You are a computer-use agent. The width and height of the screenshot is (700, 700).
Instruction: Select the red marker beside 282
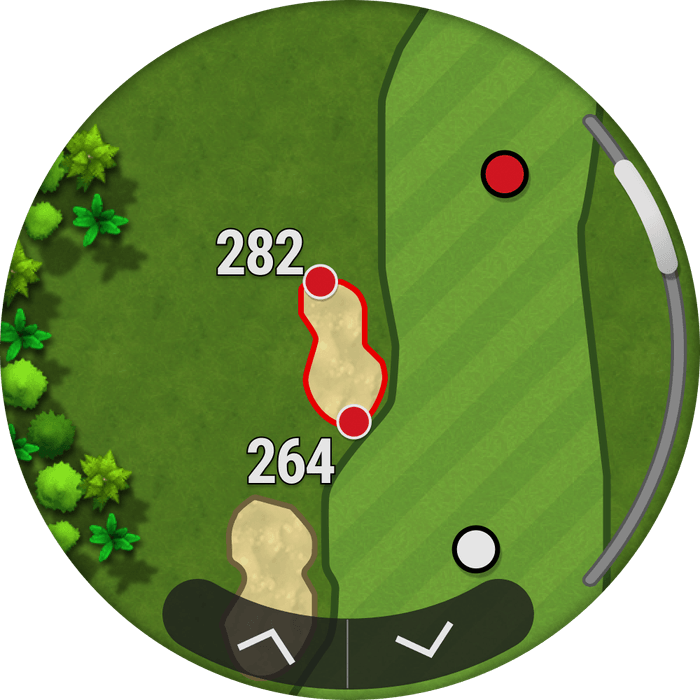coord(320,282)
